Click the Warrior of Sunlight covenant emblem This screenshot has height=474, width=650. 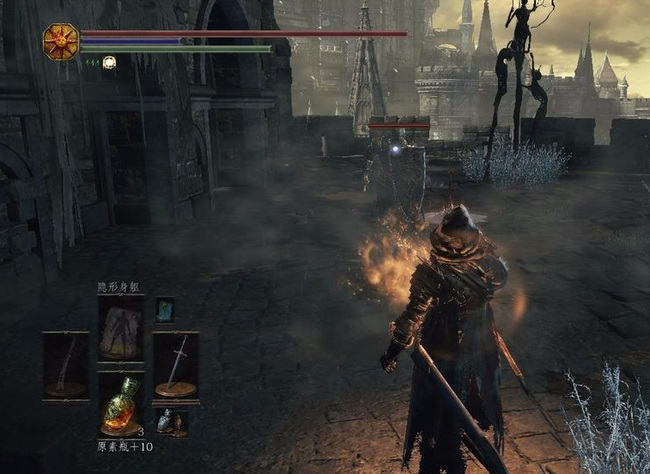(x=61, y=42)
